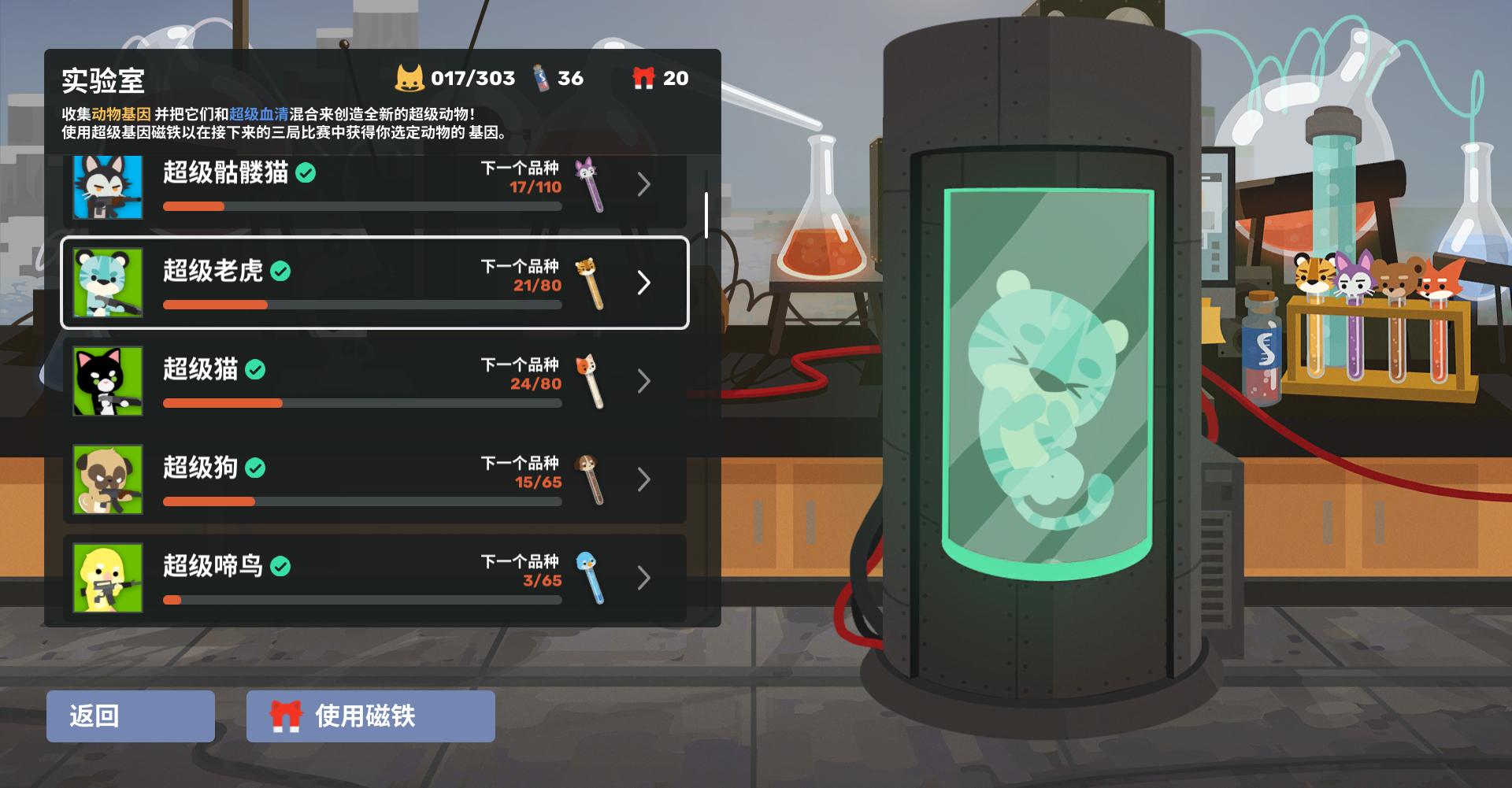Click the serum vial icon showing 36
This screenshot has width=1512, height=788.
click(x=540, y=78)
